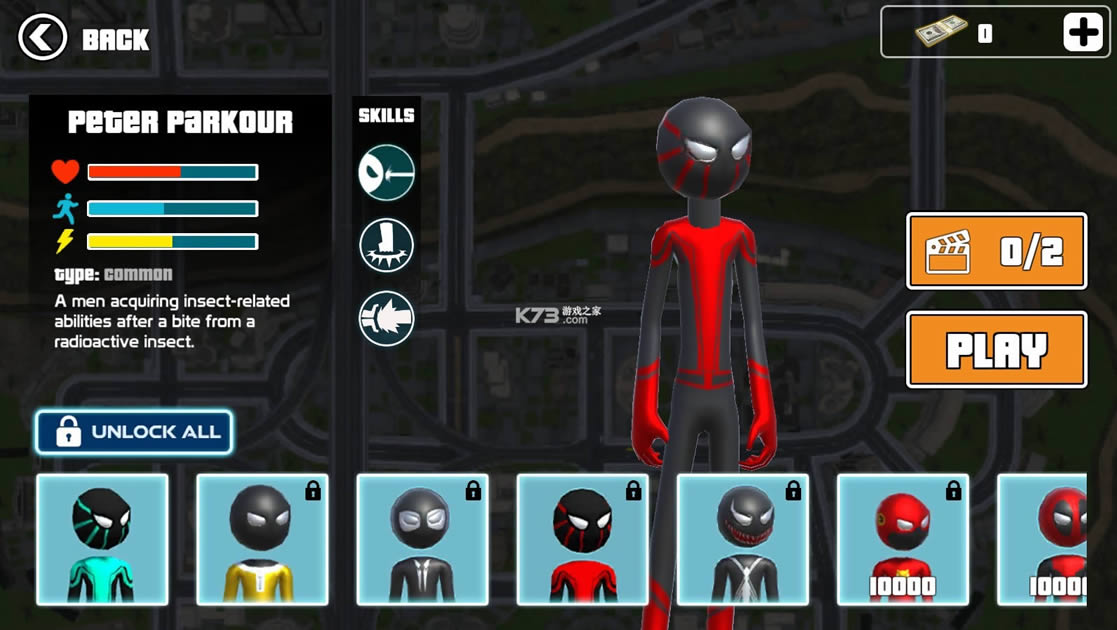Start the game with the Play button
1117x630 pixels.
(996, 350)
